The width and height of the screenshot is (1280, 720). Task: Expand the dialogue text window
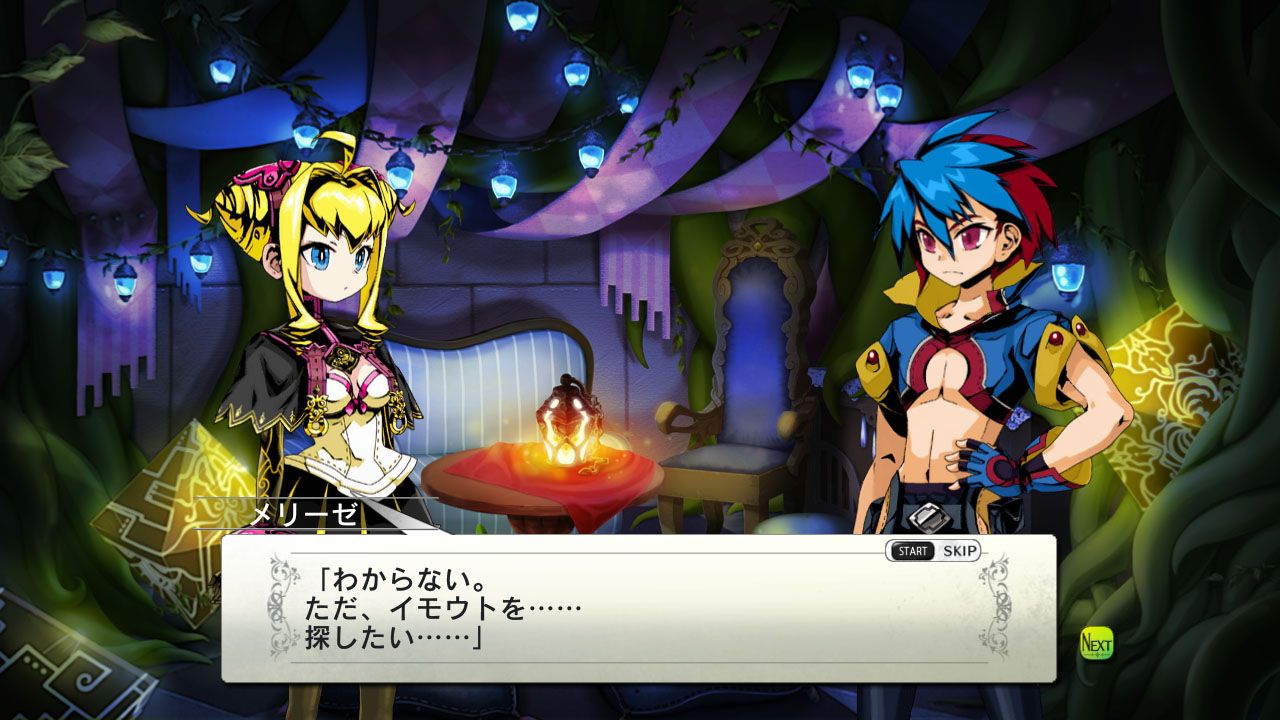click(x=600, y=610)
